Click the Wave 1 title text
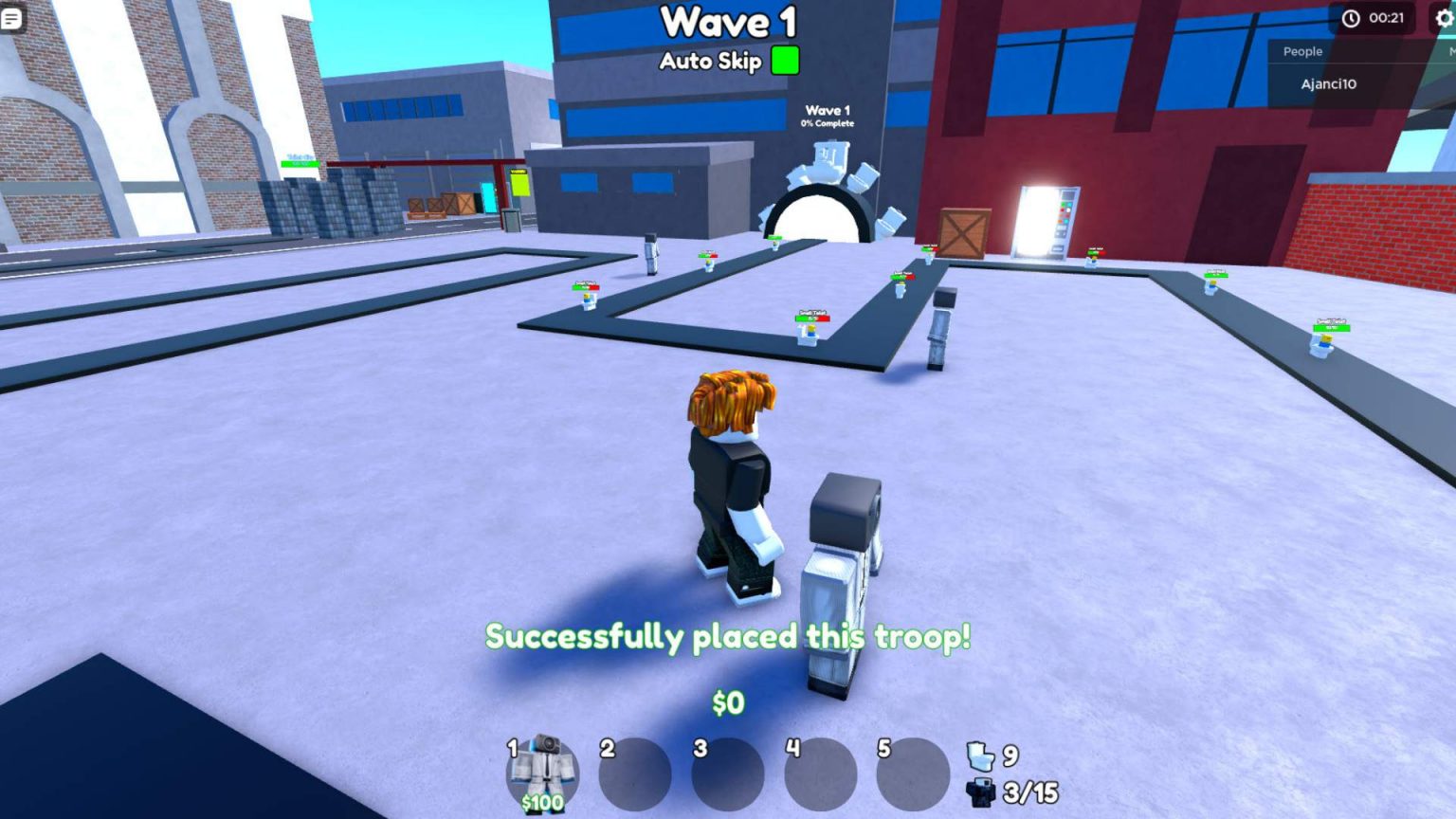This screenshot has width=1456, height=819. (726, 23)
